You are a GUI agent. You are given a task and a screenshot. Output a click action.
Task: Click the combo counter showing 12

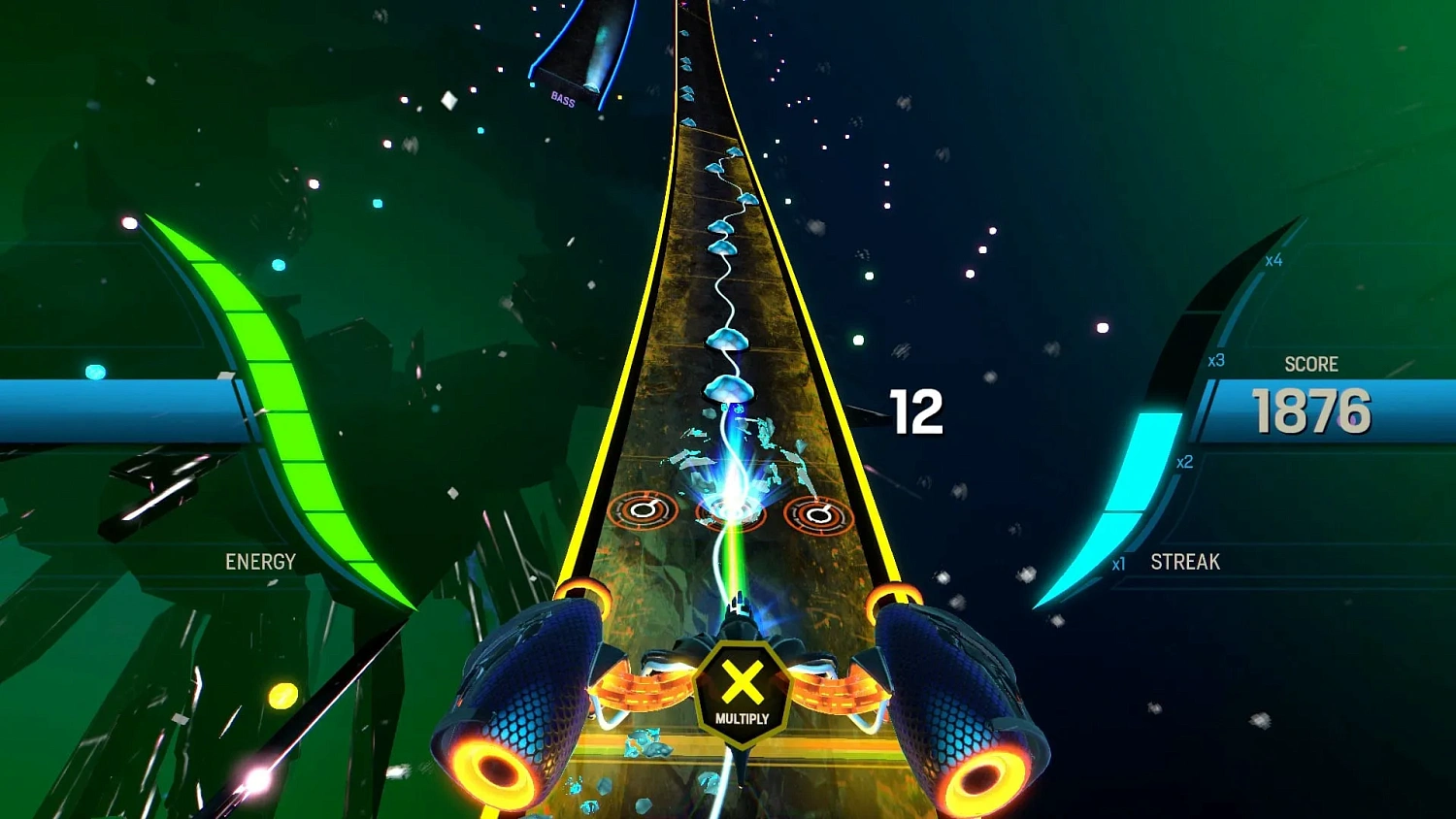917,410
